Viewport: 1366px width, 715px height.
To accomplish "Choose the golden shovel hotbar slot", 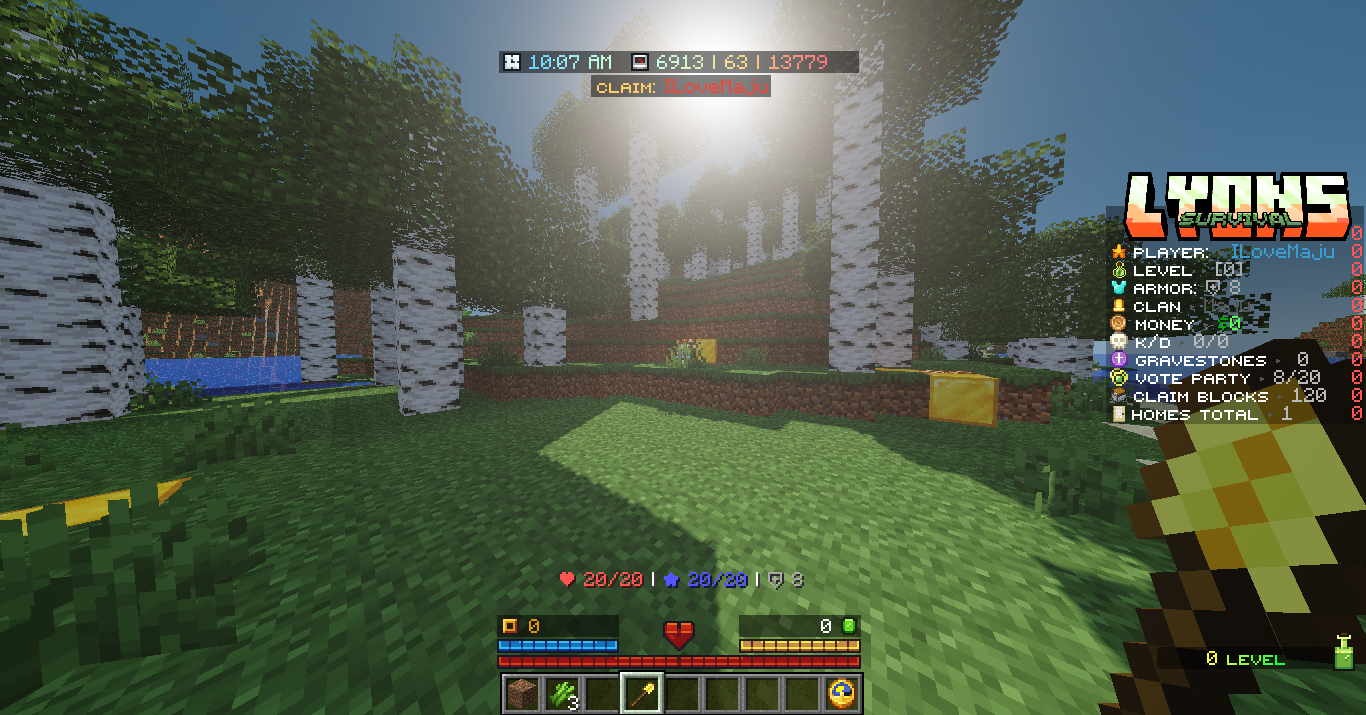I will (640, 693).
